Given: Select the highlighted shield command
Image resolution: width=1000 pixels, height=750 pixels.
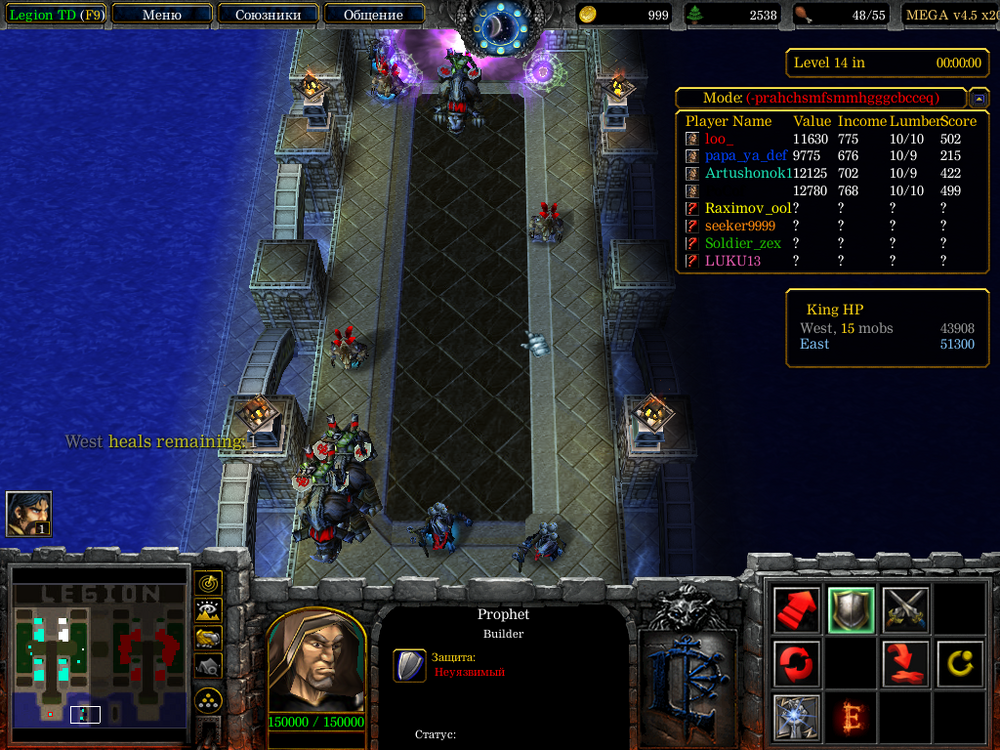Looking at the screenshot, I should click(x=851, y=609).
